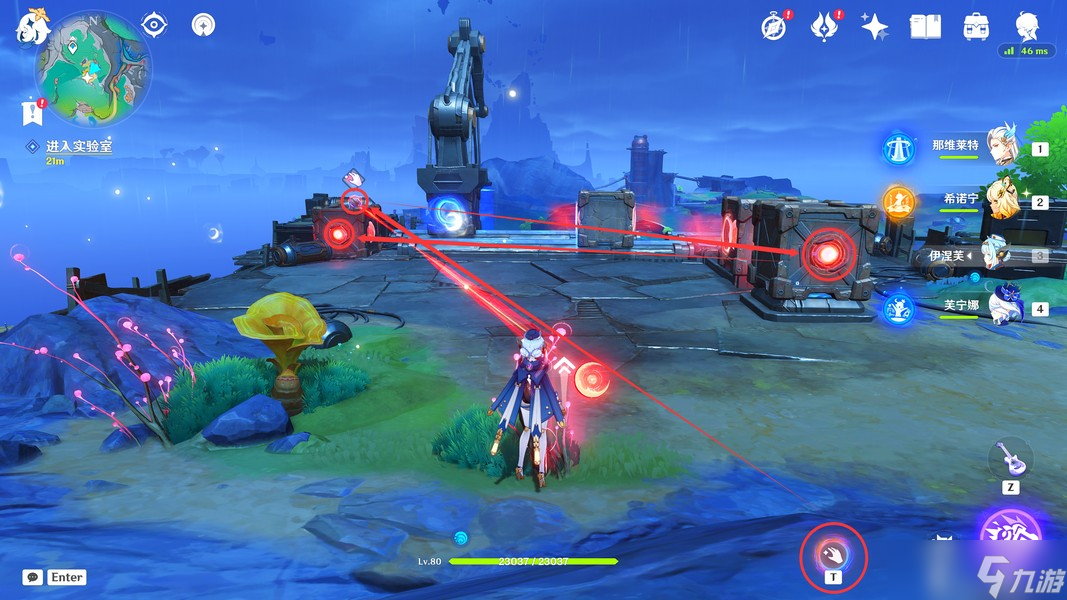
Task: Open the chat box icon
Action: point(33,577)
